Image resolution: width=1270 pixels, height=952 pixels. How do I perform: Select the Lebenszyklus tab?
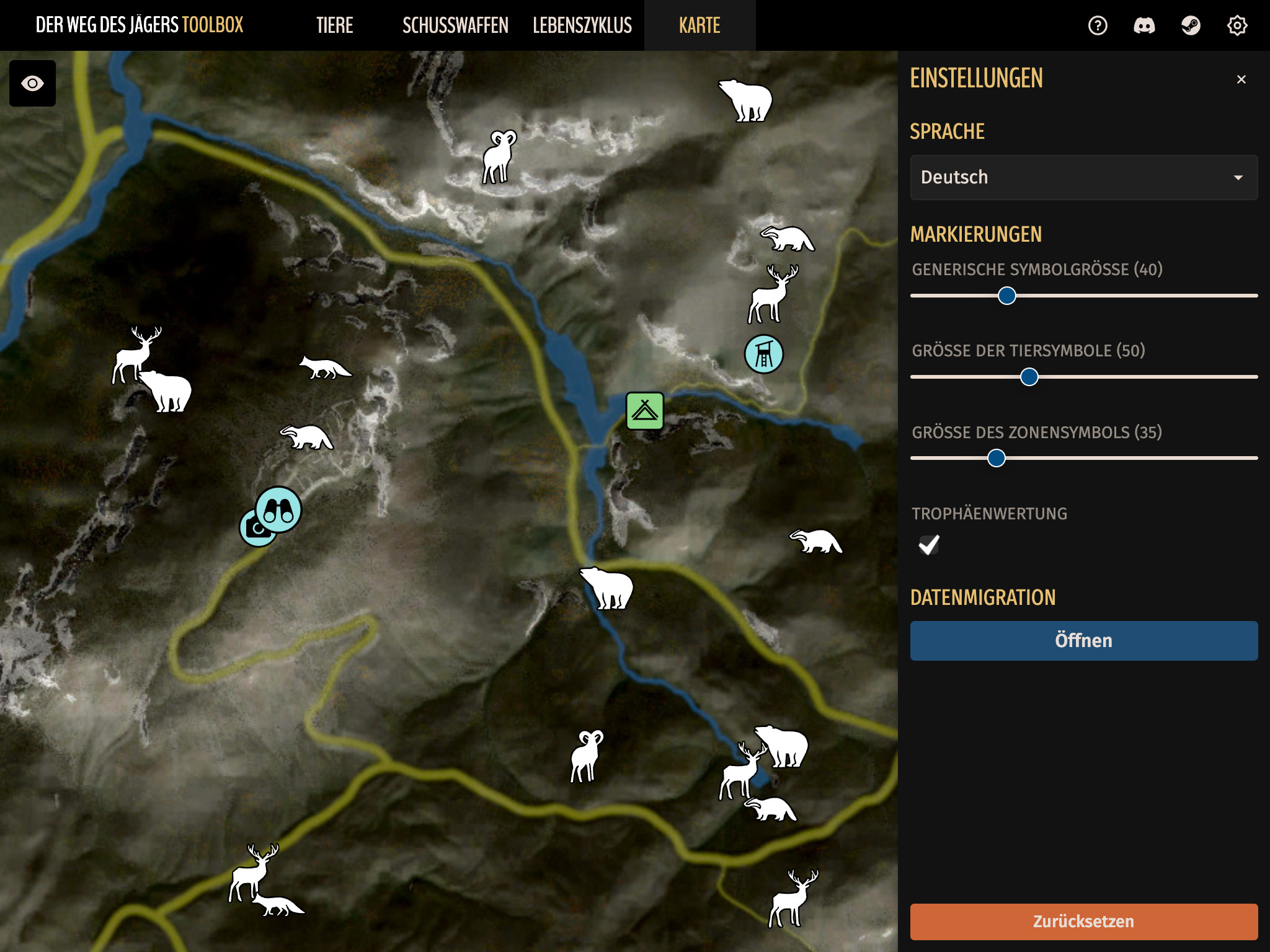[x=582, y=25]
